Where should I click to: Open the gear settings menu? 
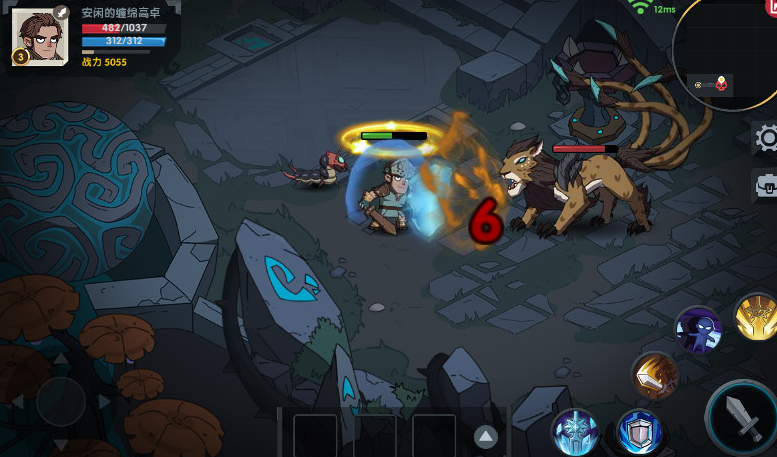click(766, 138)
